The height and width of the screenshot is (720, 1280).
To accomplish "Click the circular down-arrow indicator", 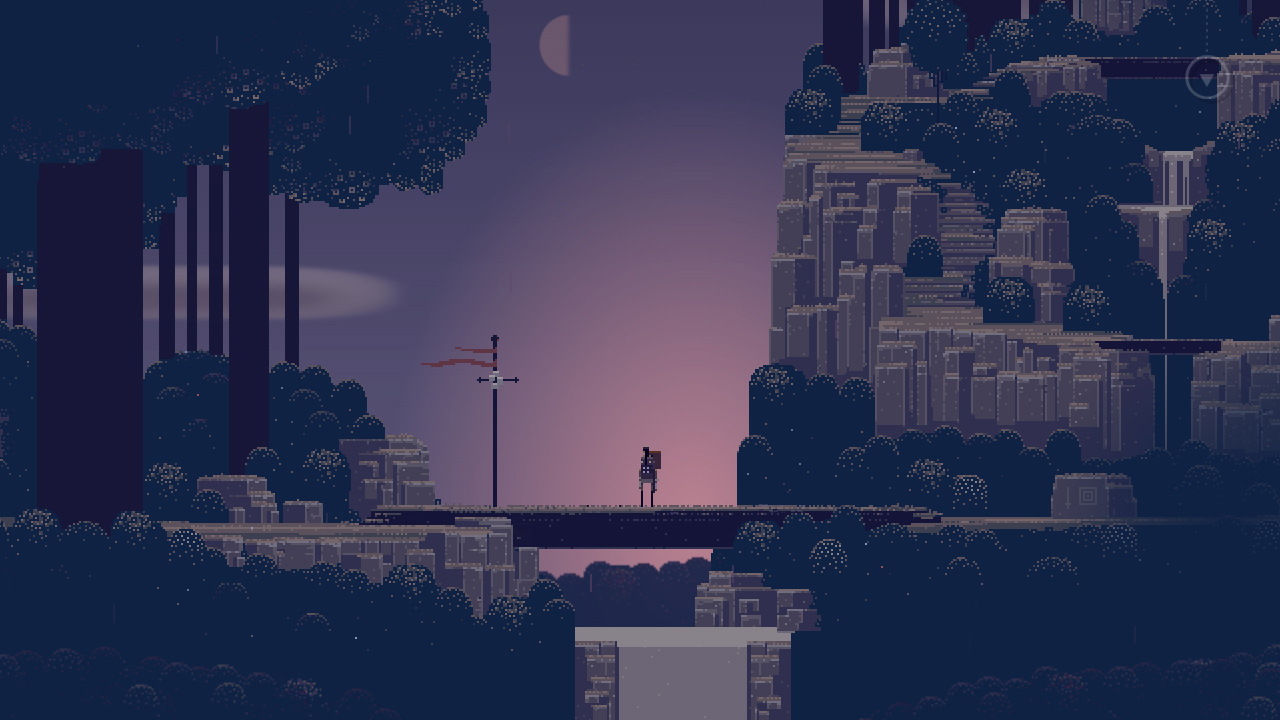I will tap(1207, 77).
